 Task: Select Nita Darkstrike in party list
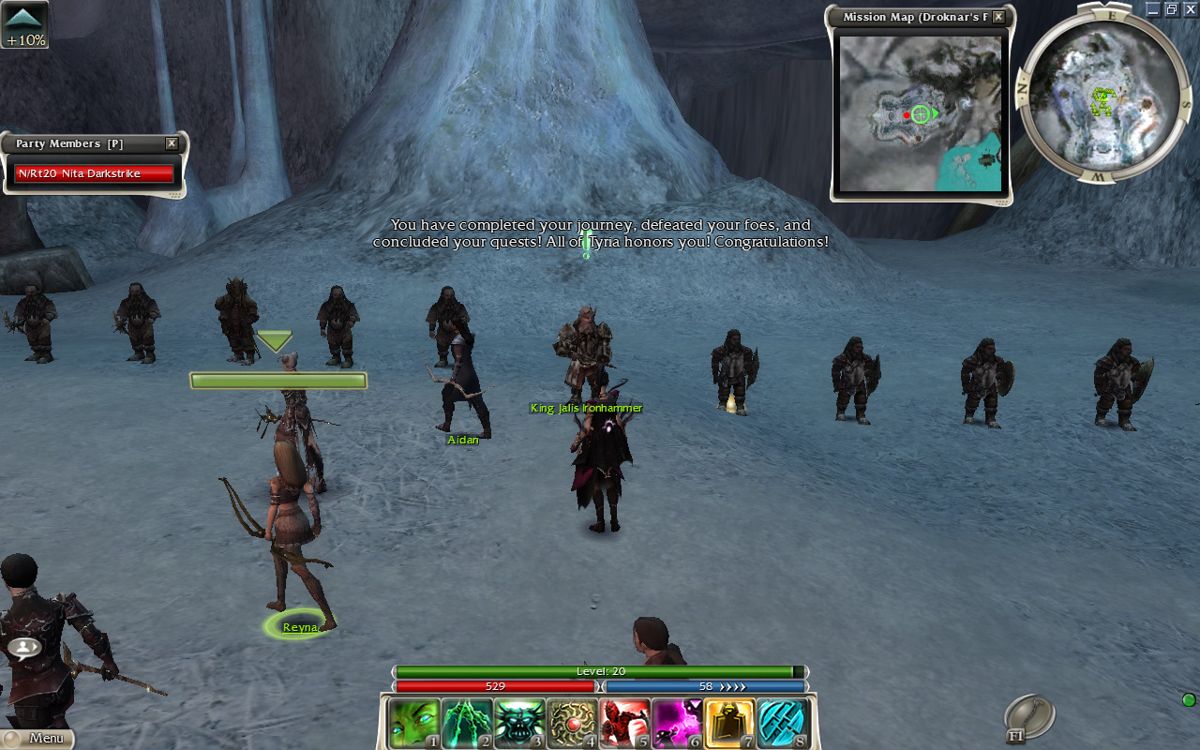(x=95, y=174)
